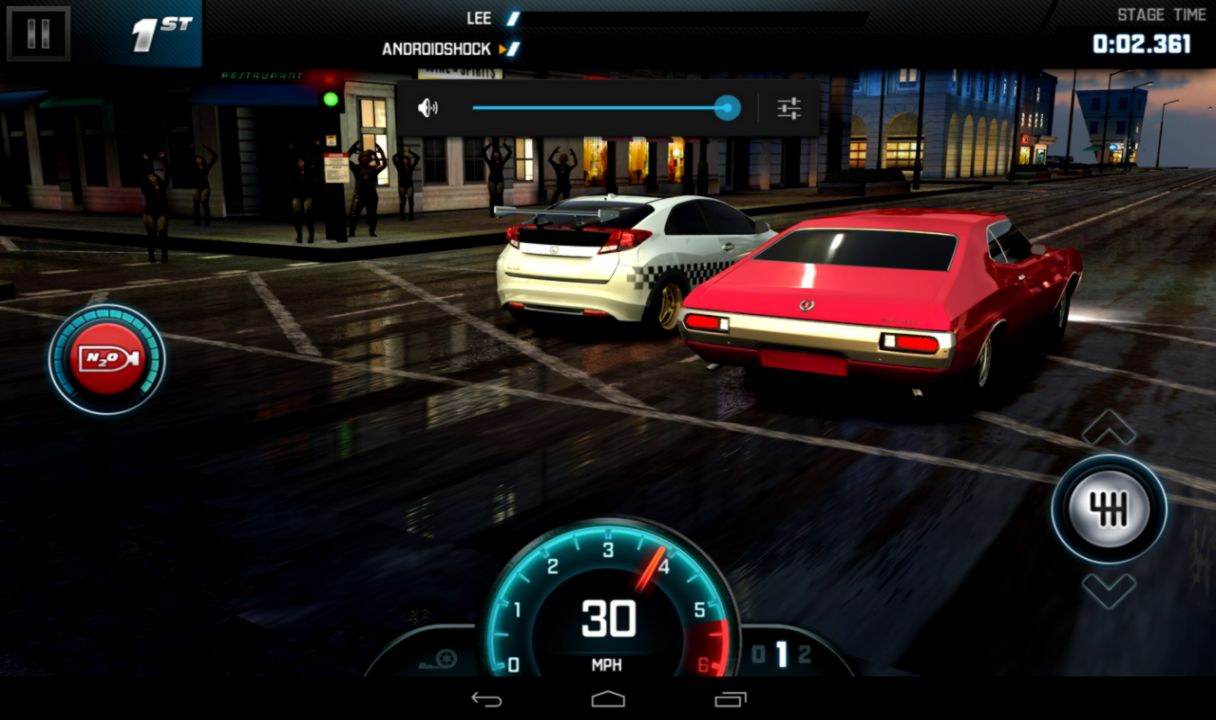
Task: Click the speaker volume icon
Action: 428,108
